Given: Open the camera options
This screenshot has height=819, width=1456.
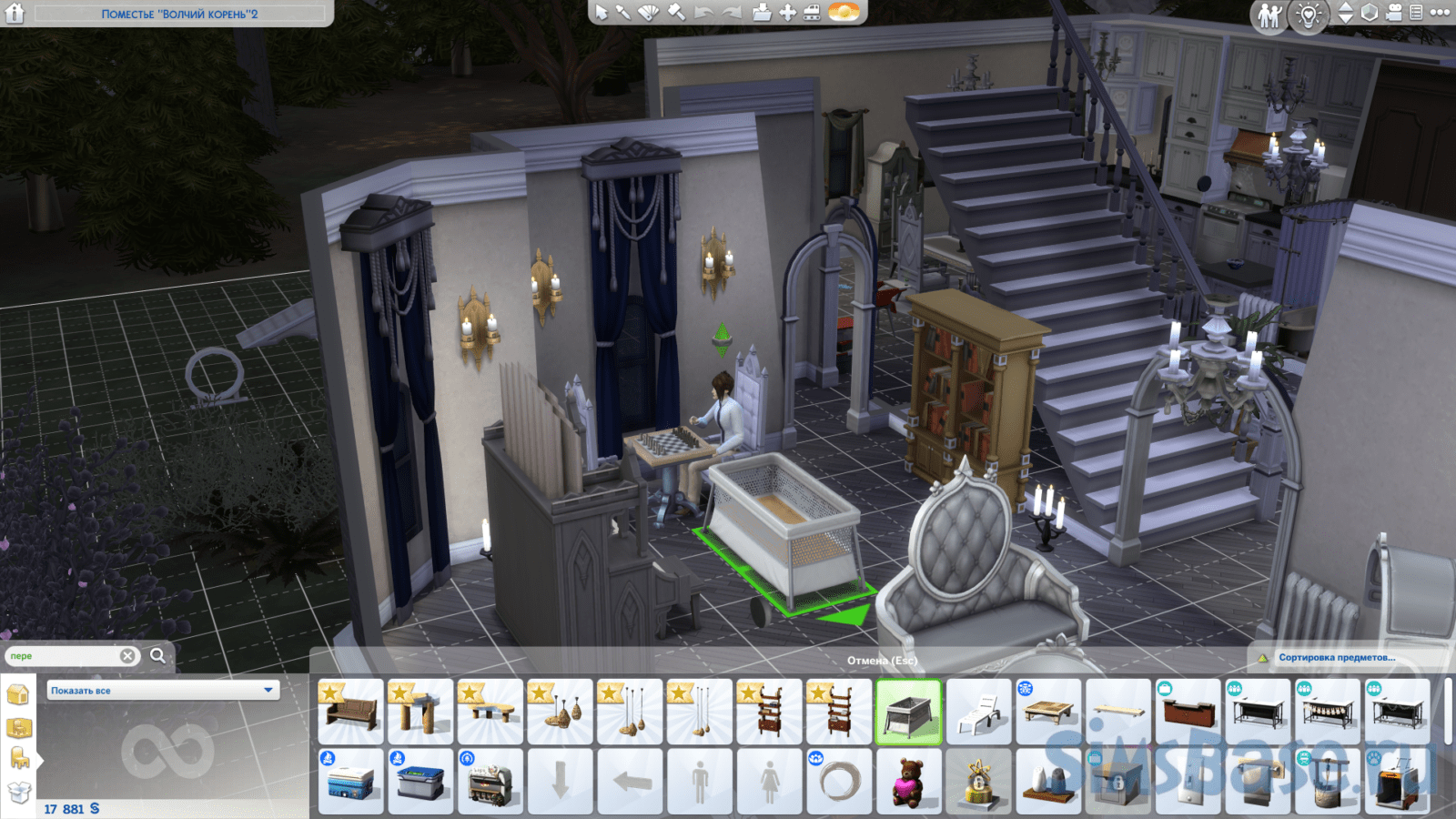Looking at the screenshot, I should coord(1393,13).
